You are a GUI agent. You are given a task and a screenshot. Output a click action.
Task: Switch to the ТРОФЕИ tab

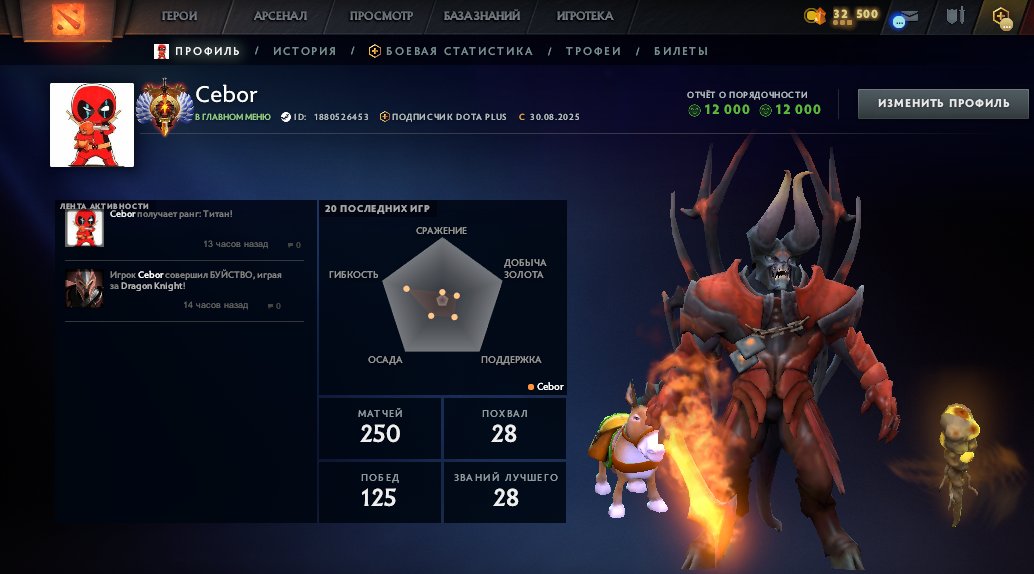[593, 51]
